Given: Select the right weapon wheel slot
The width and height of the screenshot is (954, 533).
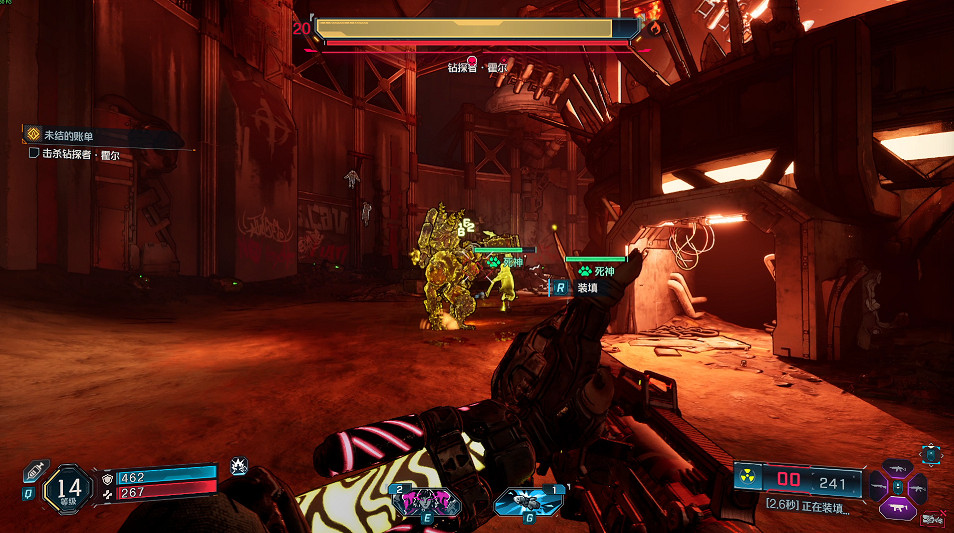Looking at the screenshot, I should point(916,488).
